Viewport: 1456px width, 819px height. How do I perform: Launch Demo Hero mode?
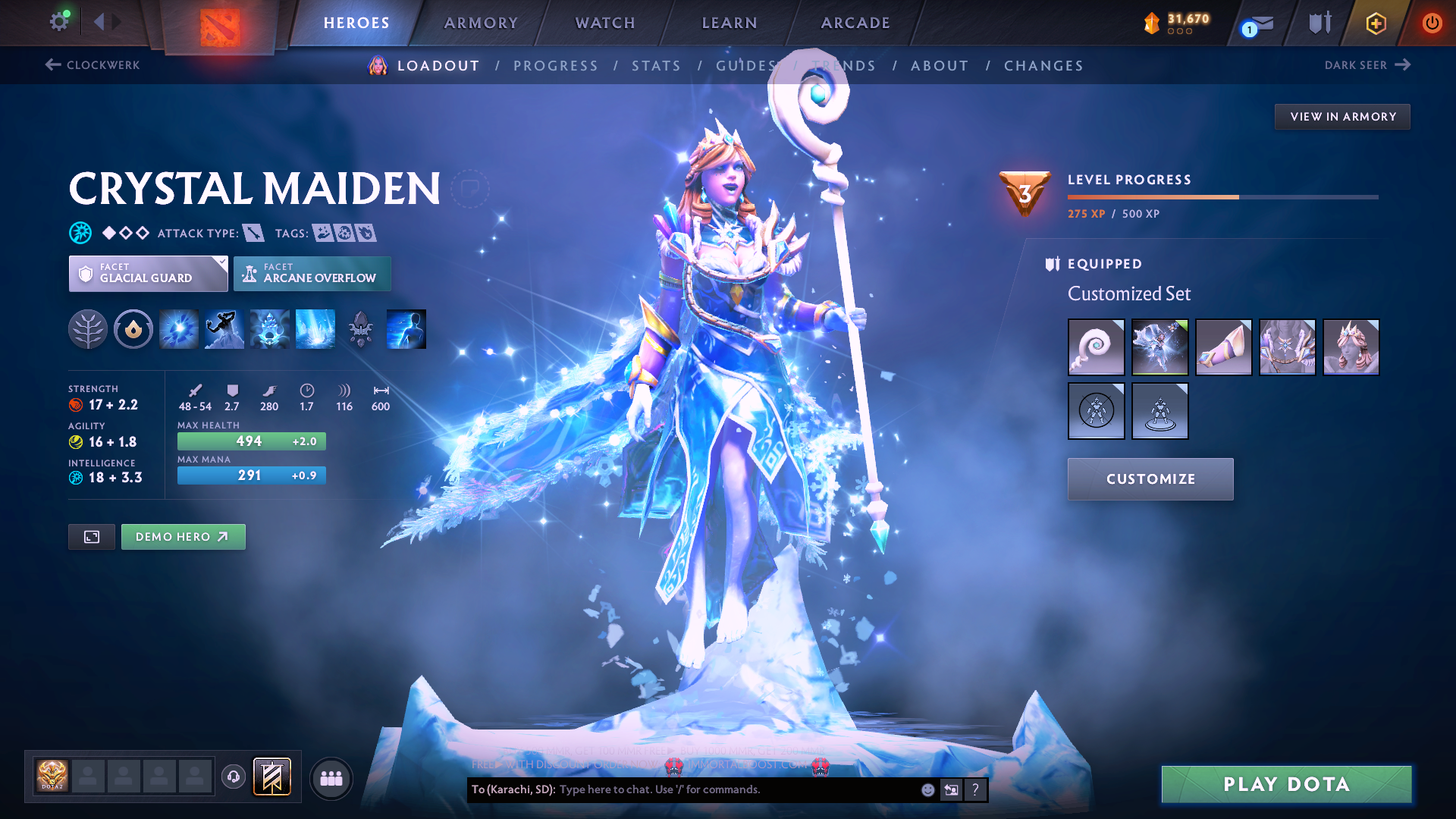click(x=183, y=537)
